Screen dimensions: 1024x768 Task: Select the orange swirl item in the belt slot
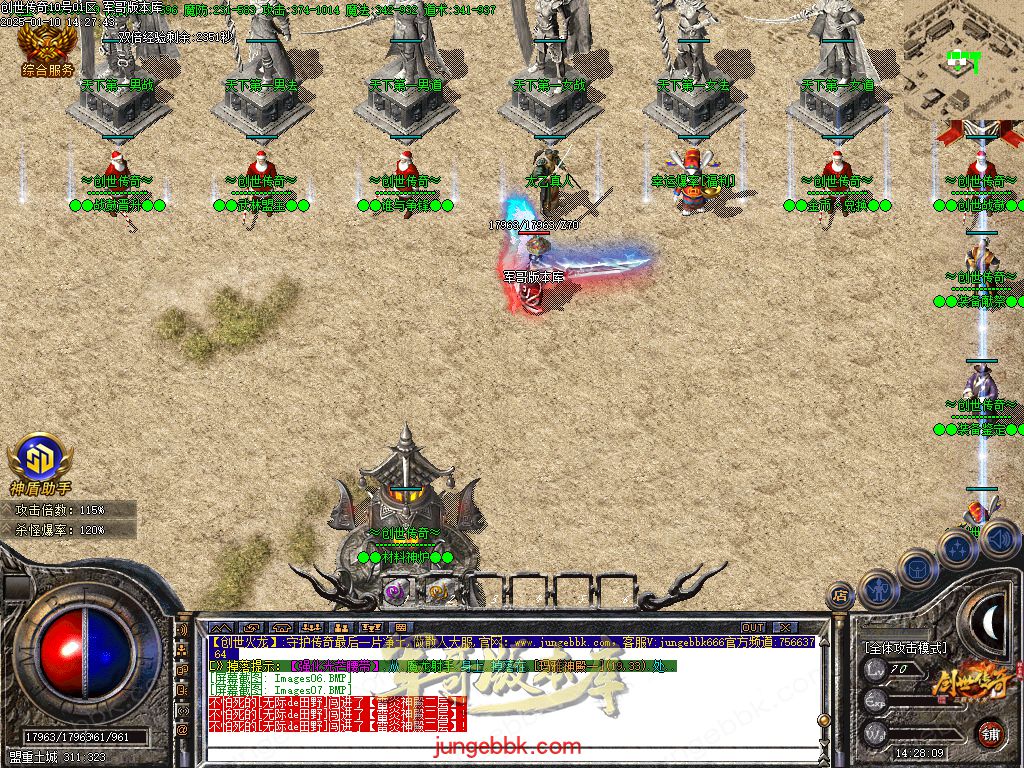point(437,592)
